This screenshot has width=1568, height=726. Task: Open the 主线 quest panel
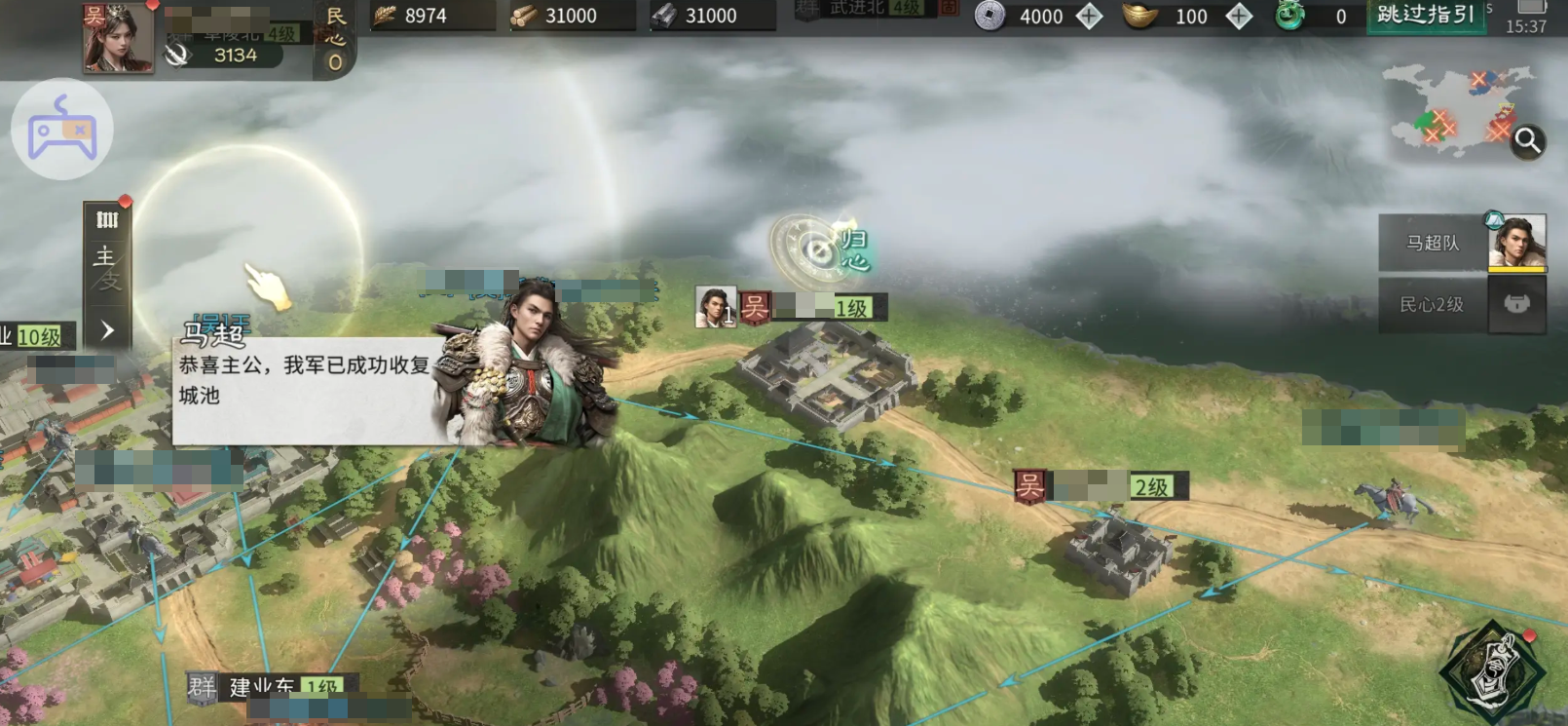coord(106,267)
